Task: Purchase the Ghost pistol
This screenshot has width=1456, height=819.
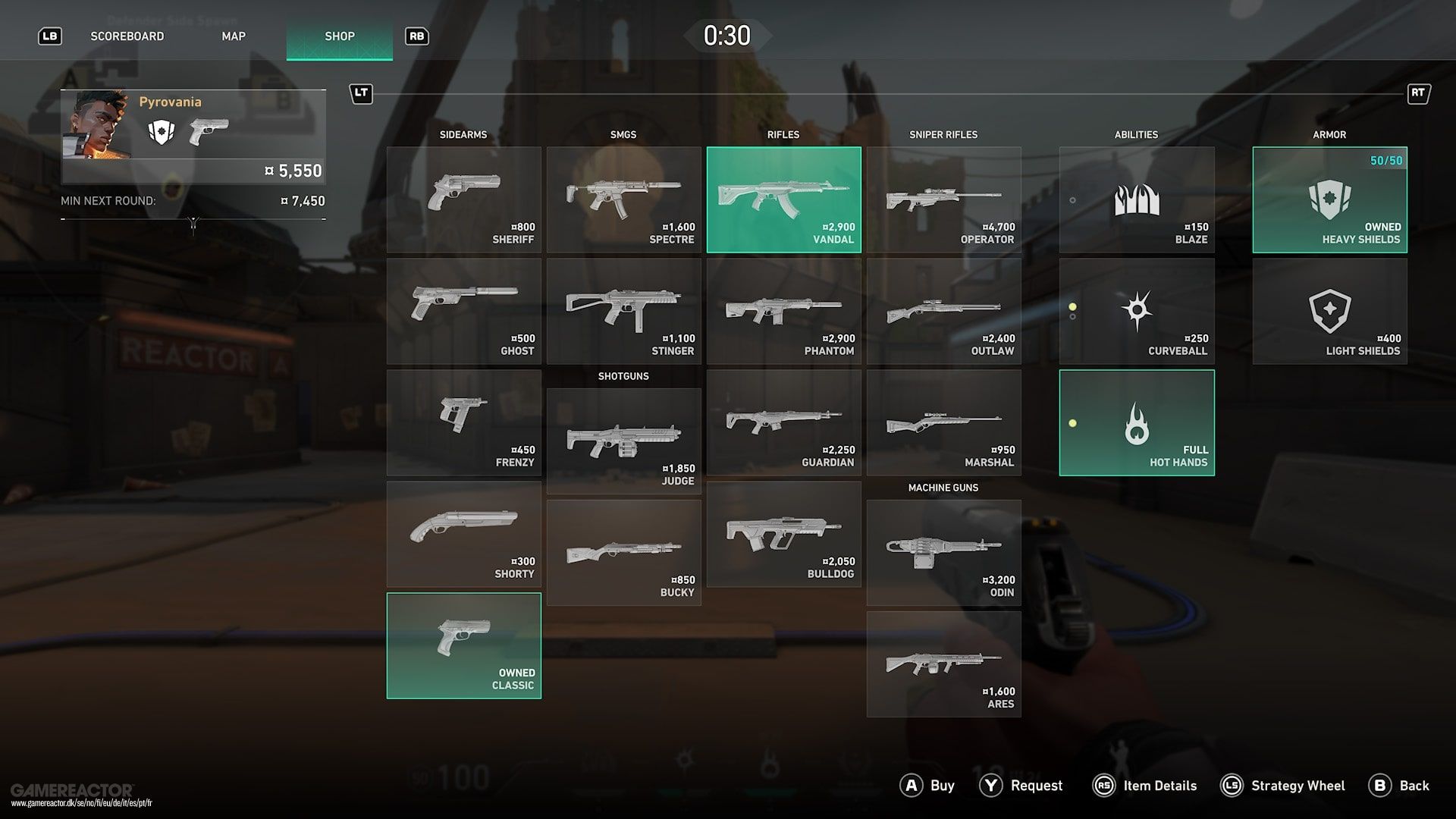Action: pos(463,311)
